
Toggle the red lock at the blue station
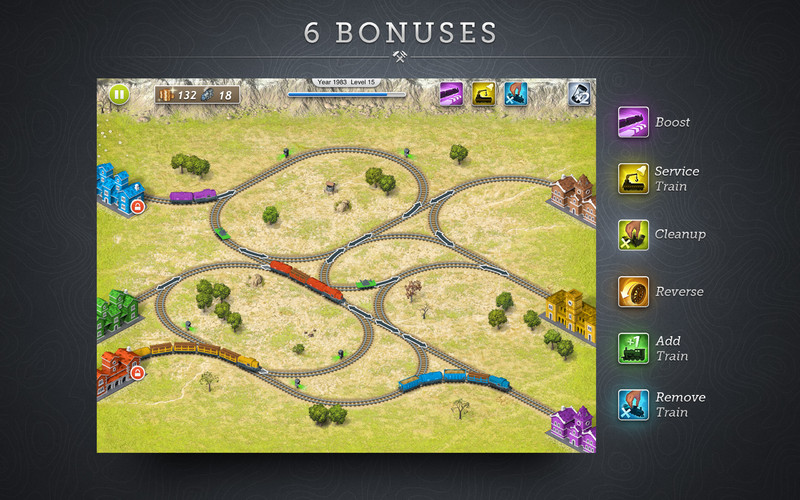click(137, 207)
